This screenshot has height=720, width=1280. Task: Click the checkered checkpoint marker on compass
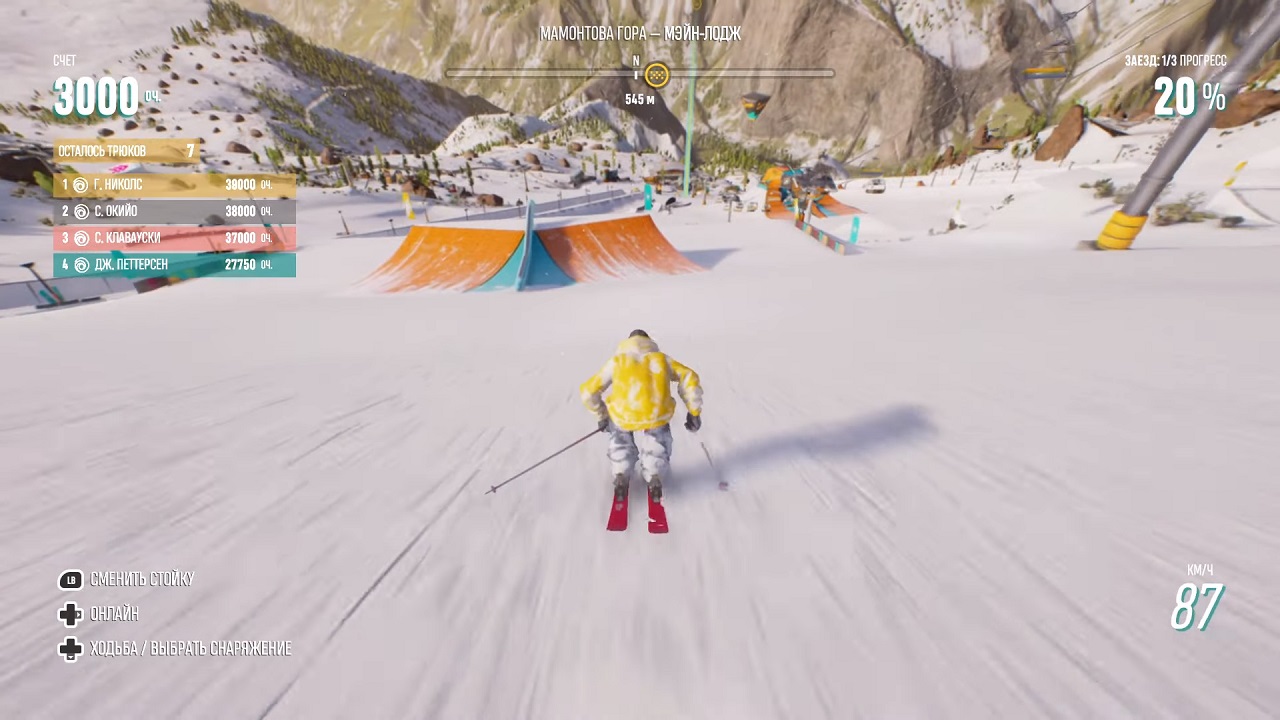click(x=656, y=73)
